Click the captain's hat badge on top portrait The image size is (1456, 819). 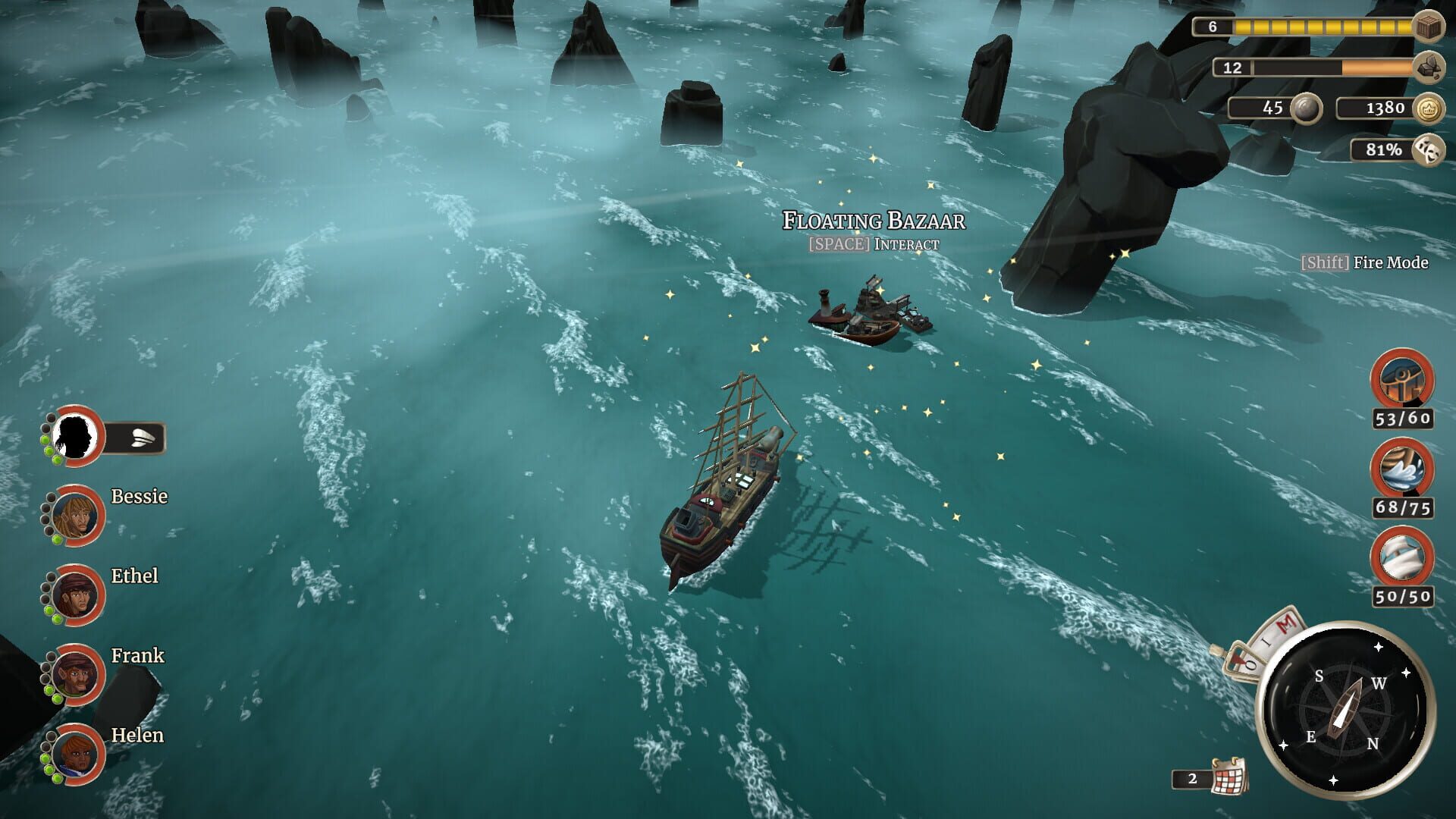click(141, 438)
